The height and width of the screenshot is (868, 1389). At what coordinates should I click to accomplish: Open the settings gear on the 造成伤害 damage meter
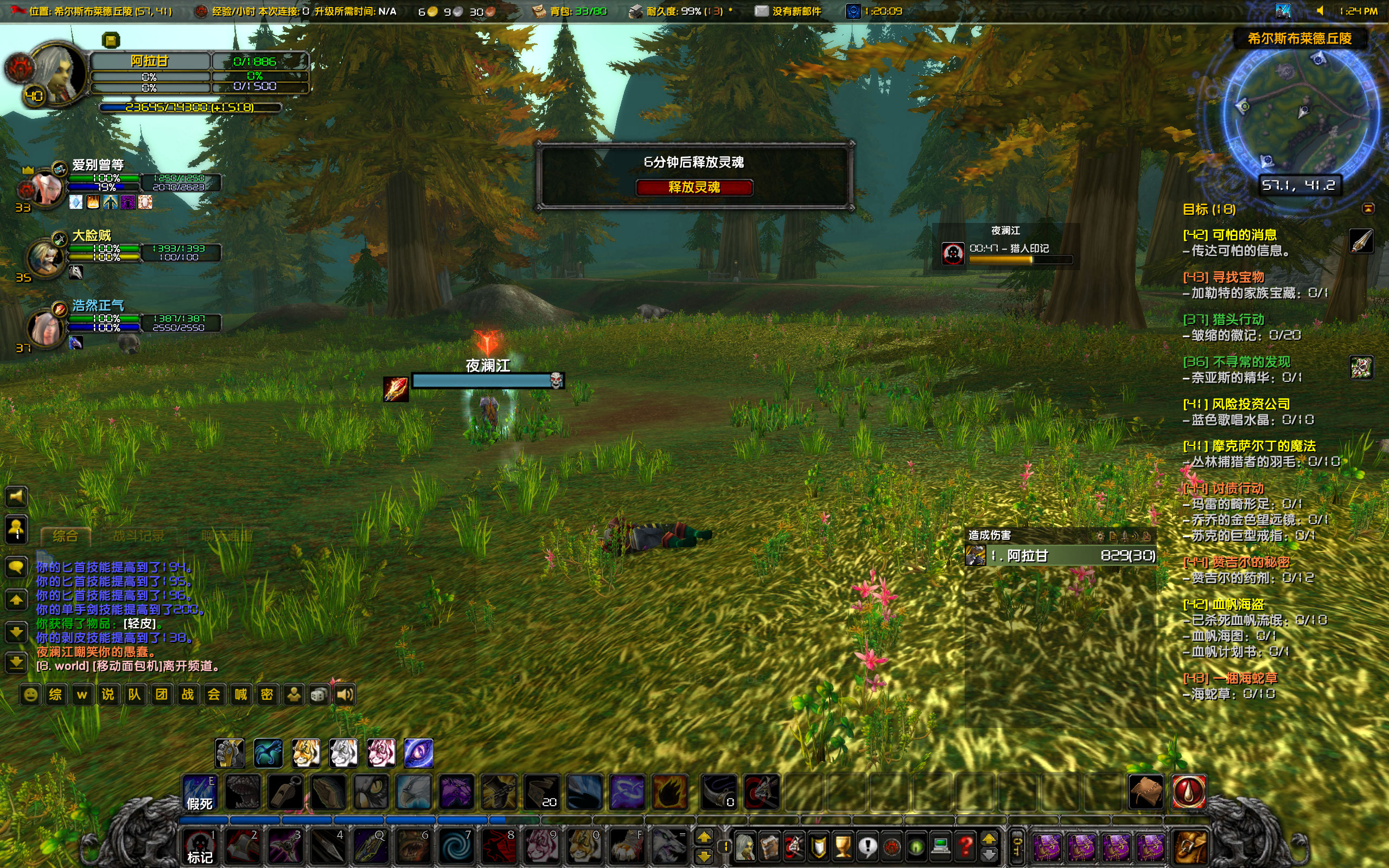pos(1100,537)
